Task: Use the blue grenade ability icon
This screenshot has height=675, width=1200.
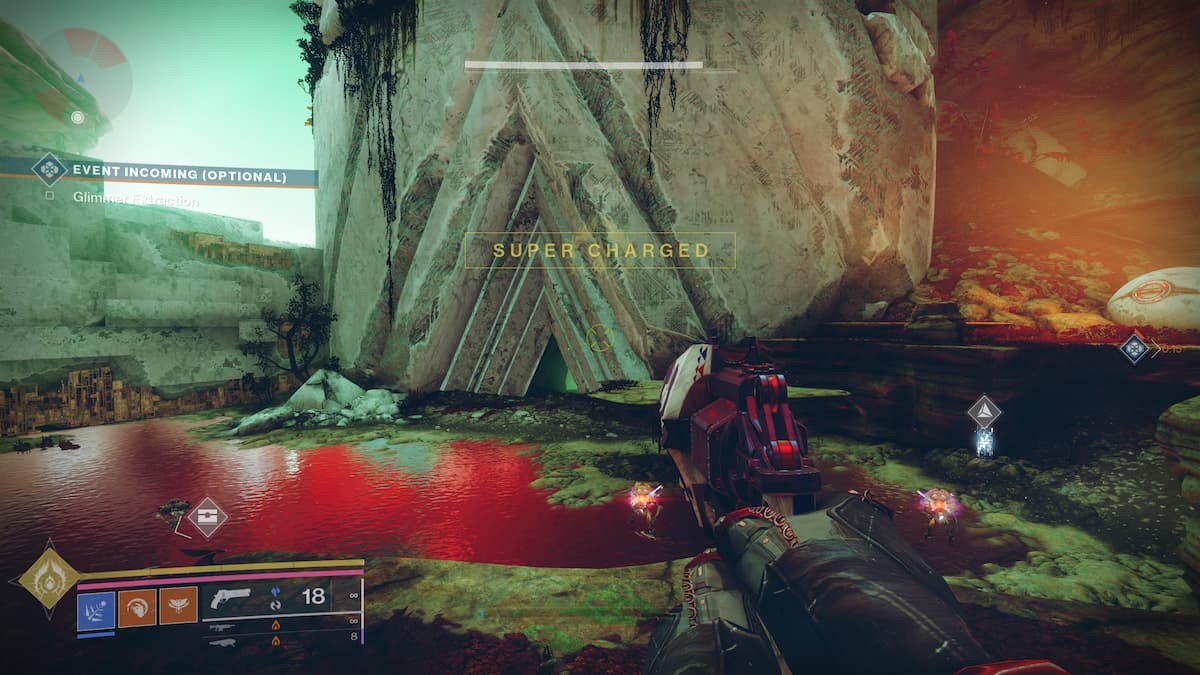Action: (x=96, y=607)
